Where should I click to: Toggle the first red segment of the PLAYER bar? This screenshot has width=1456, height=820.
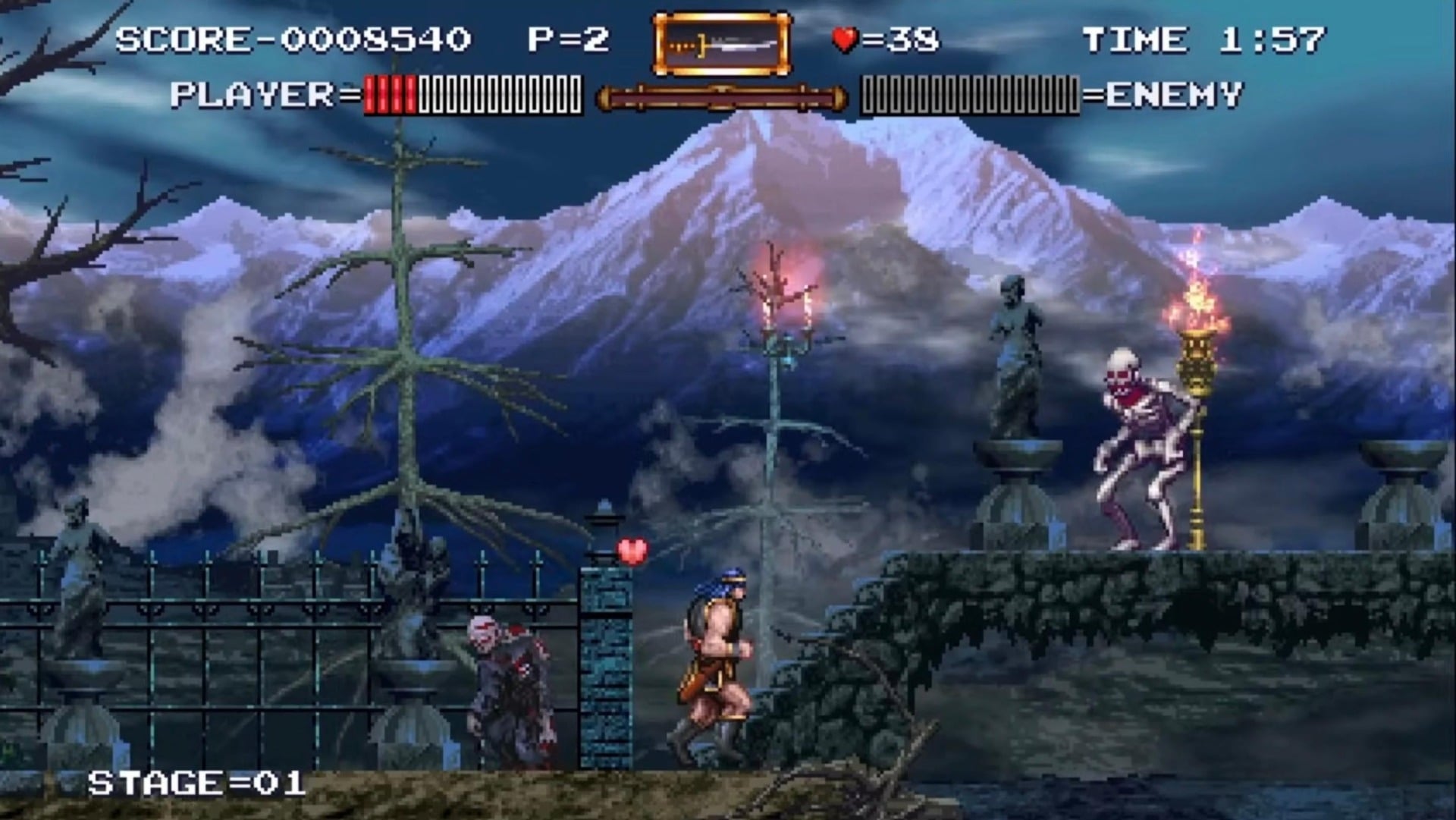tap(369, 93)
